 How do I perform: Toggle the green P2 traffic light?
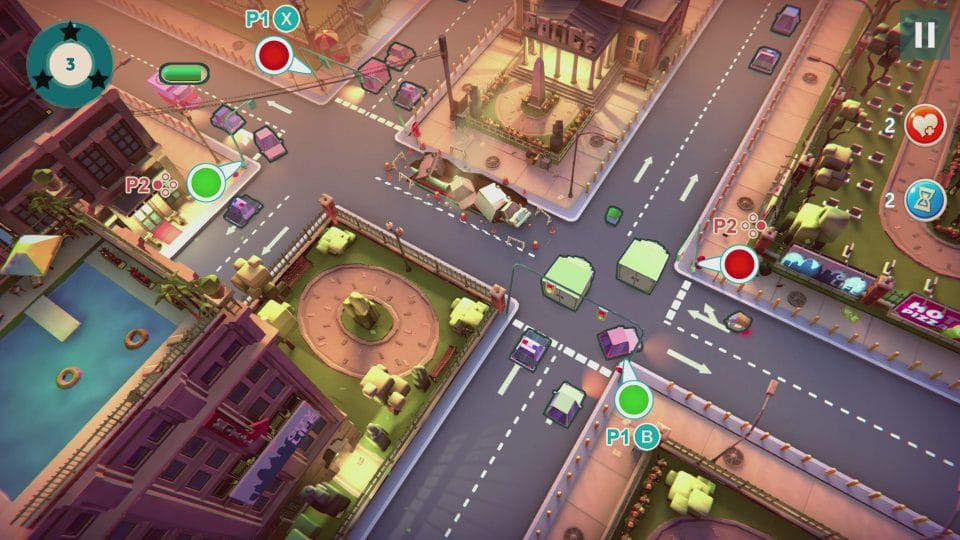click(207, 182)
